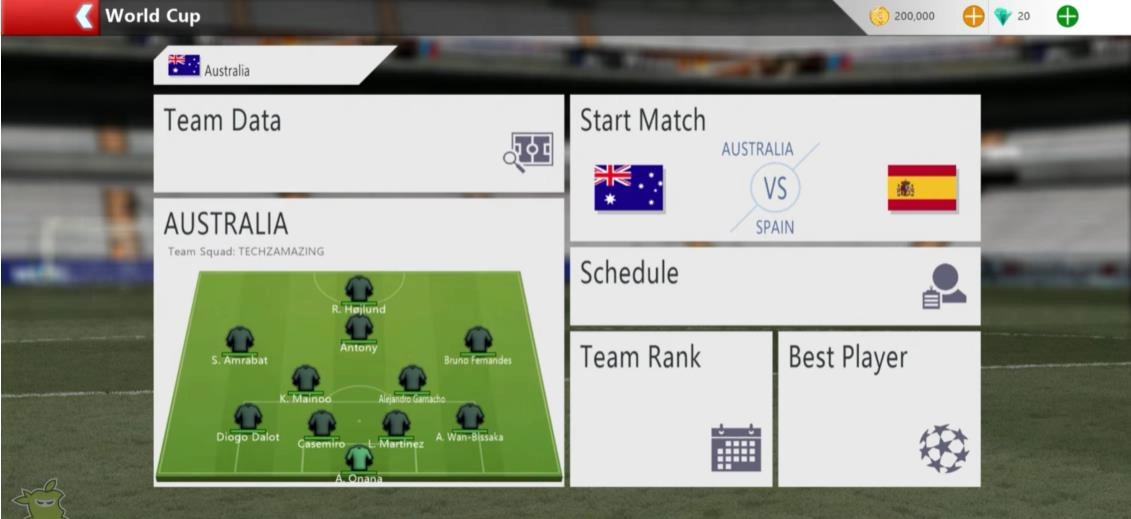Select L. Martinez in defense
Image resolution: width=1131 pixels, height=519 pixels.
[397, 426]
